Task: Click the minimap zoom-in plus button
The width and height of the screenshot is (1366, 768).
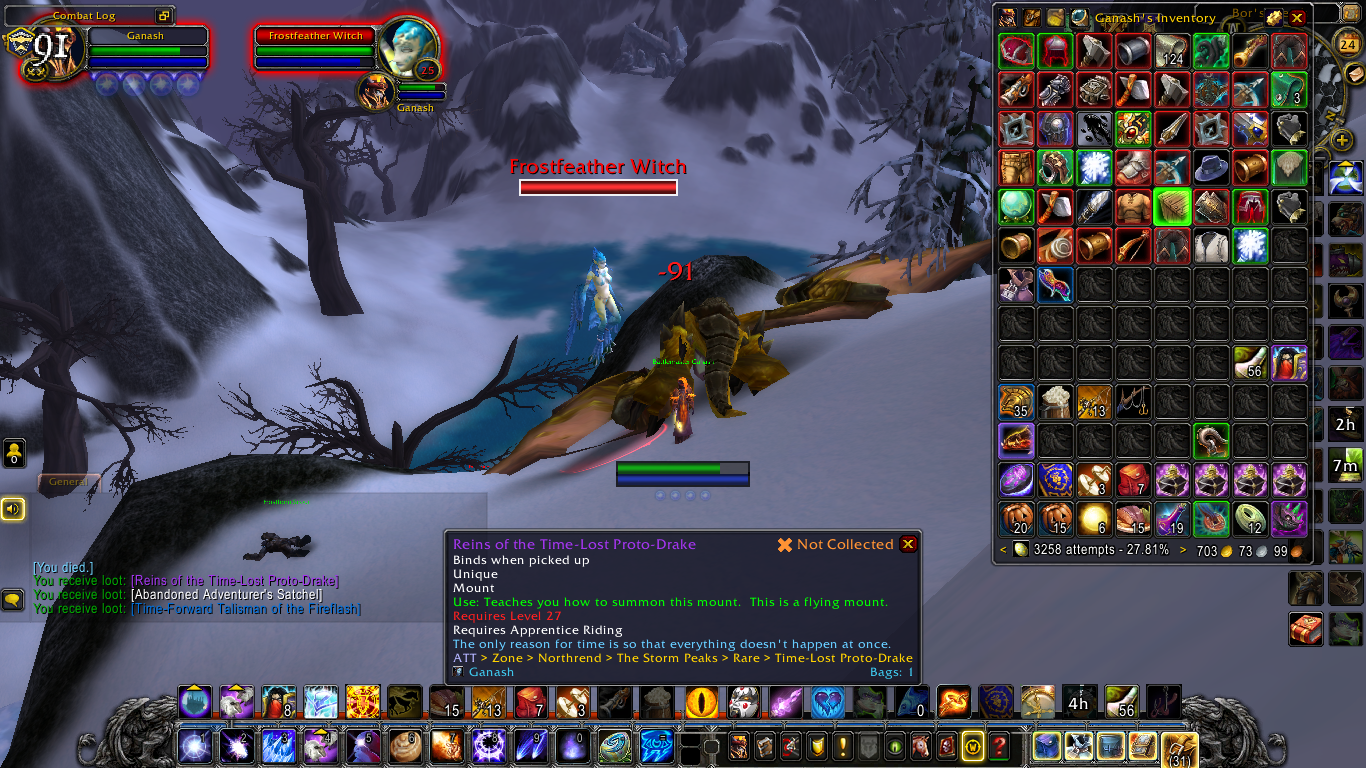Action: click(1342, 139)
